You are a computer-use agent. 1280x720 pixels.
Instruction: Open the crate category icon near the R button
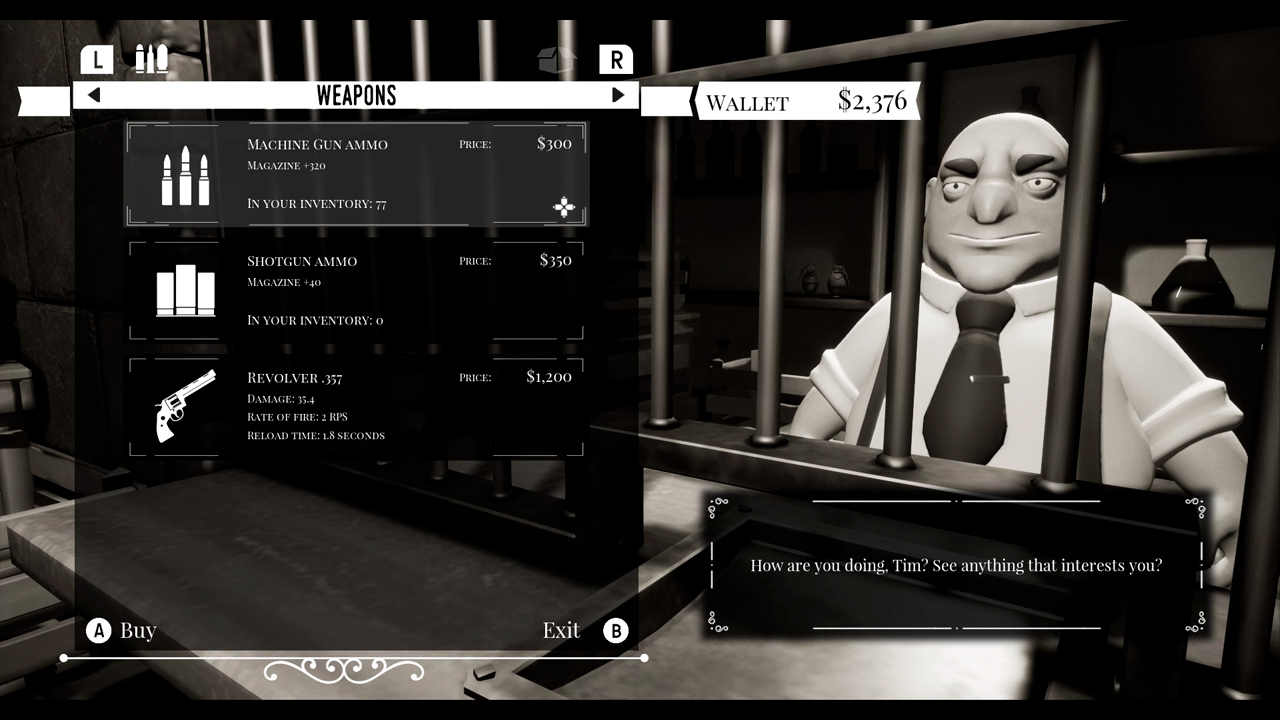pos(557,59)
